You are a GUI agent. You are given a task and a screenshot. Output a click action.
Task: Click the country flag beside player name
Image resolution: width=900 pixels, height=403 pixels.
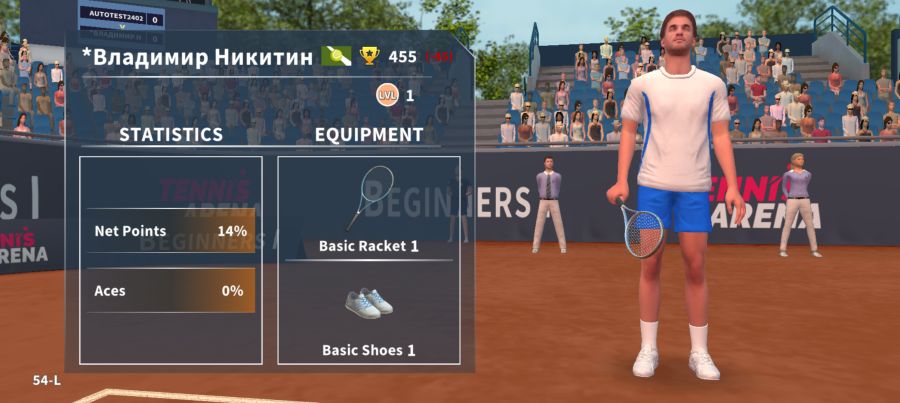pos(336,56)
